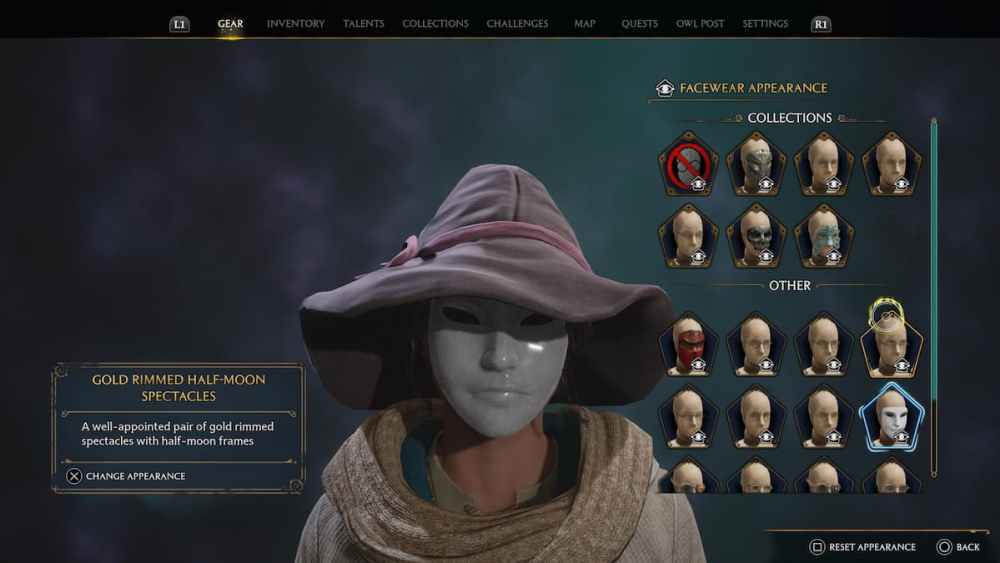
Task: Show the Collections tab
Action: click(435, 23)
